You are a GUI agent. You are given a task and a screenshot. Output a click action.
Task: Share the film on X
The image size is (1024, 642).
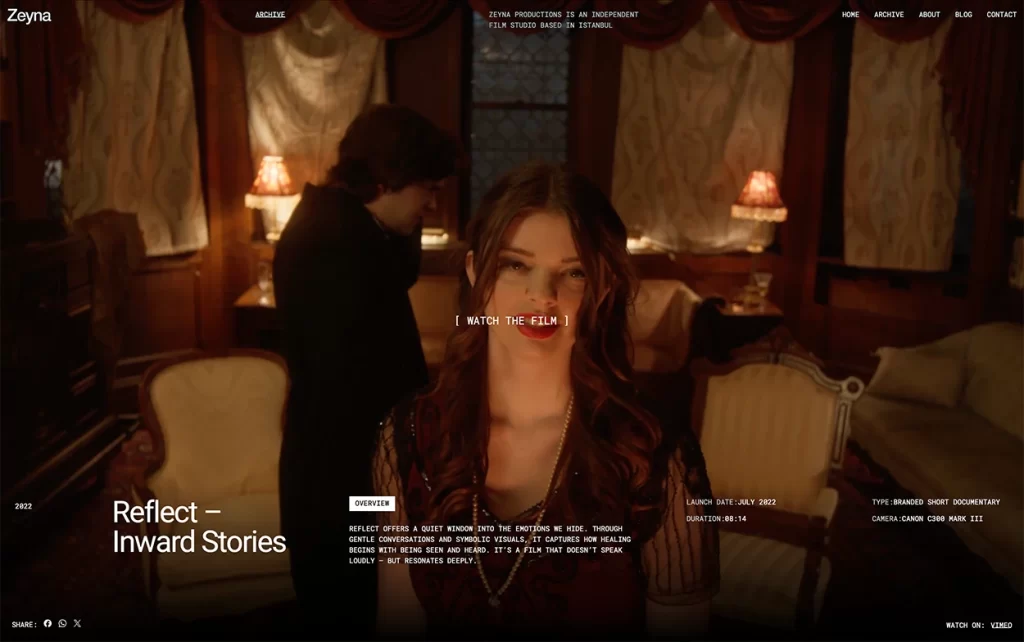pos(77,624)
